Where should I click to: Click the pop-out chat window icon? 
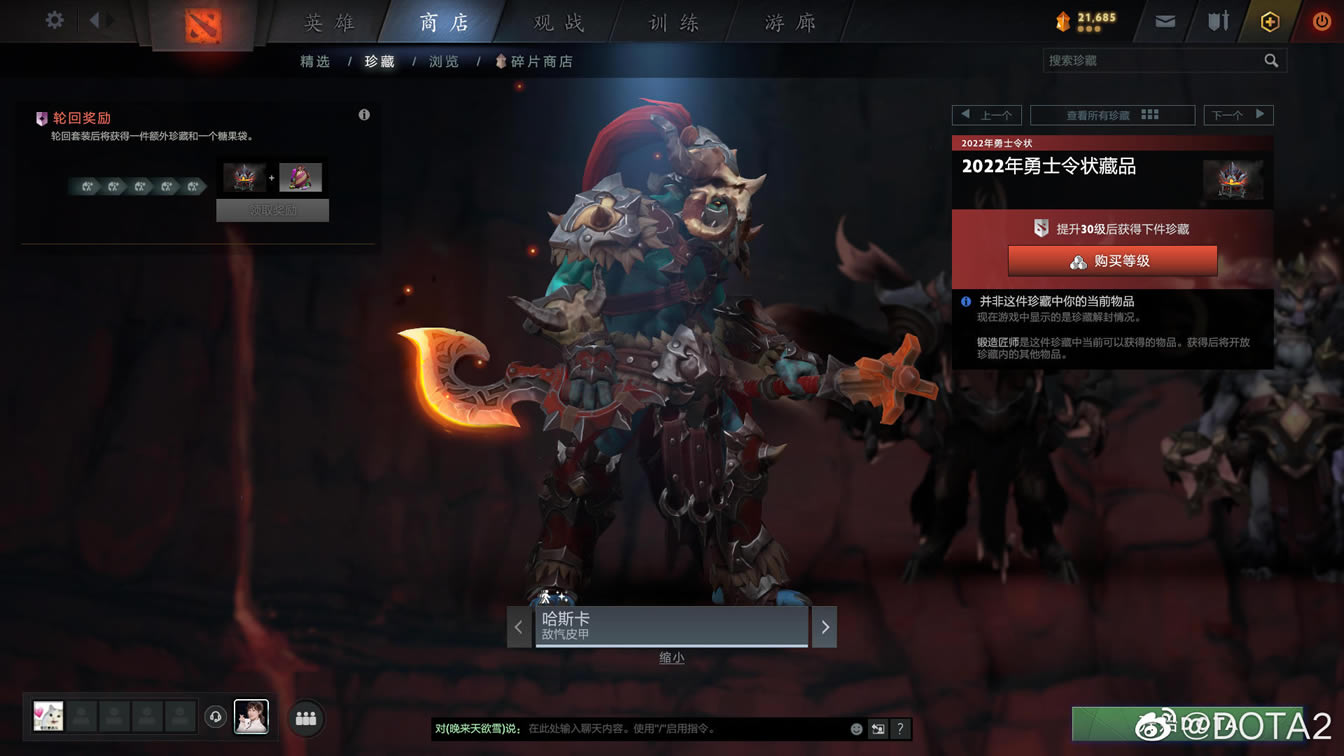click(x=879, y=729)
